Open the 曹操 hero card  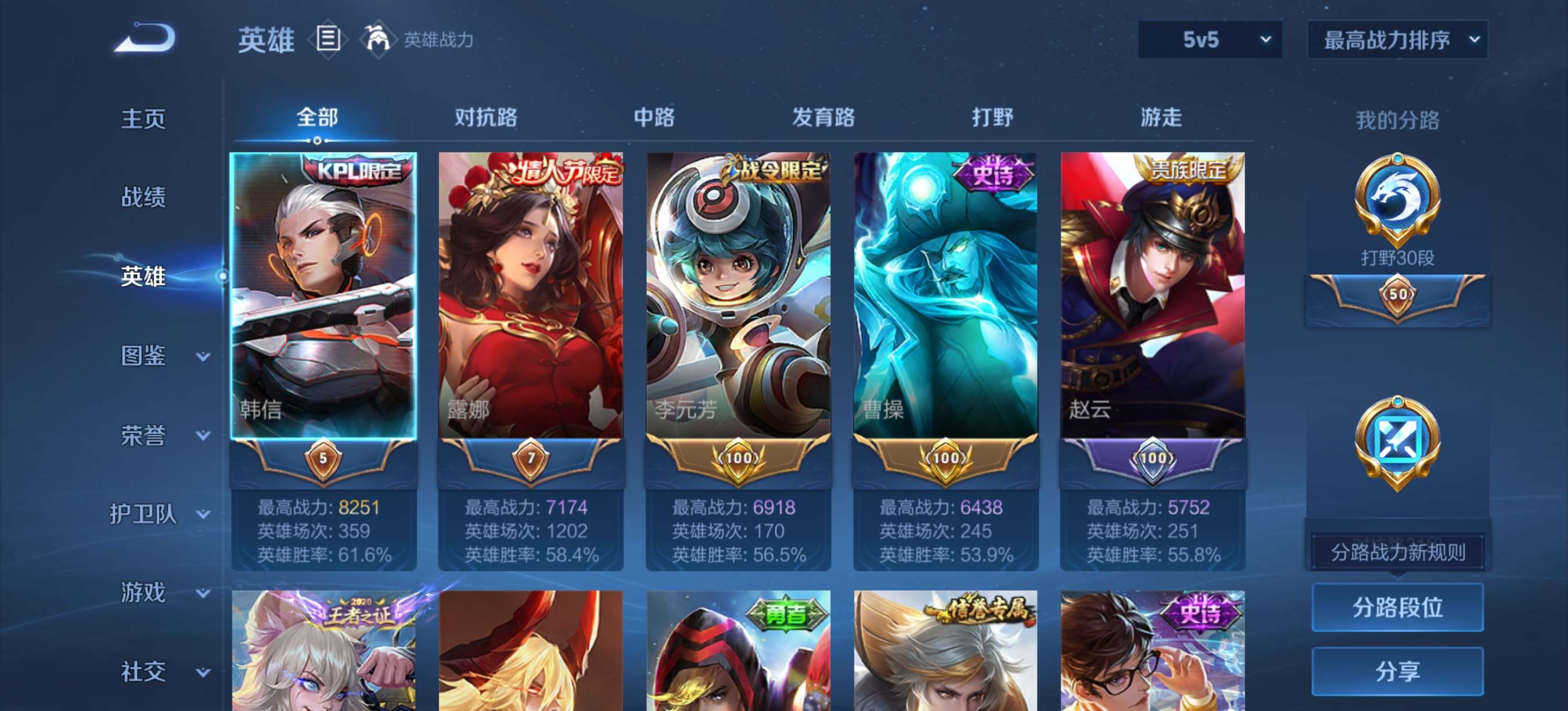[945, 295]
